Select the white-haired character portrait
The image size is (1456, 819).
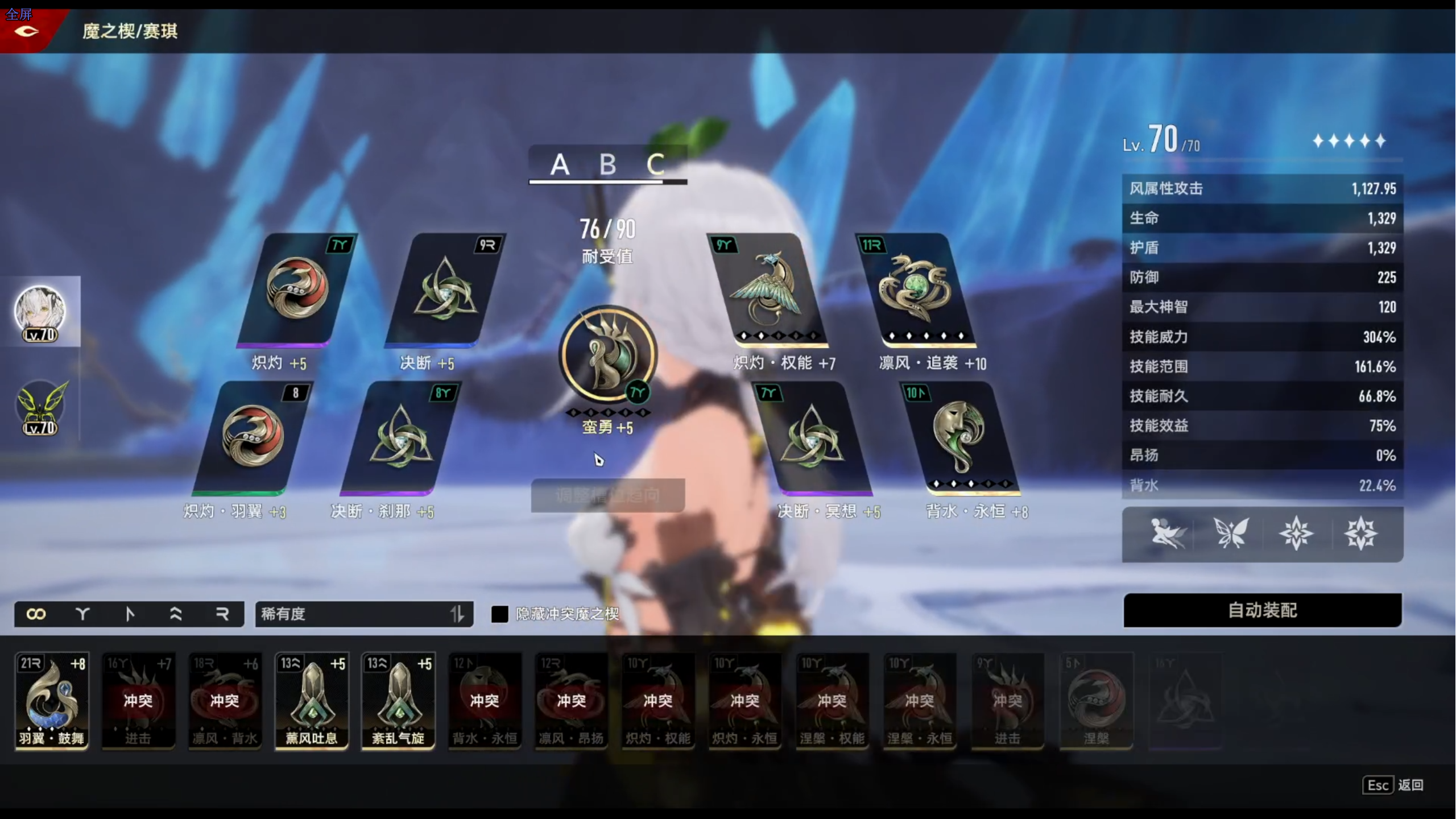40,312
